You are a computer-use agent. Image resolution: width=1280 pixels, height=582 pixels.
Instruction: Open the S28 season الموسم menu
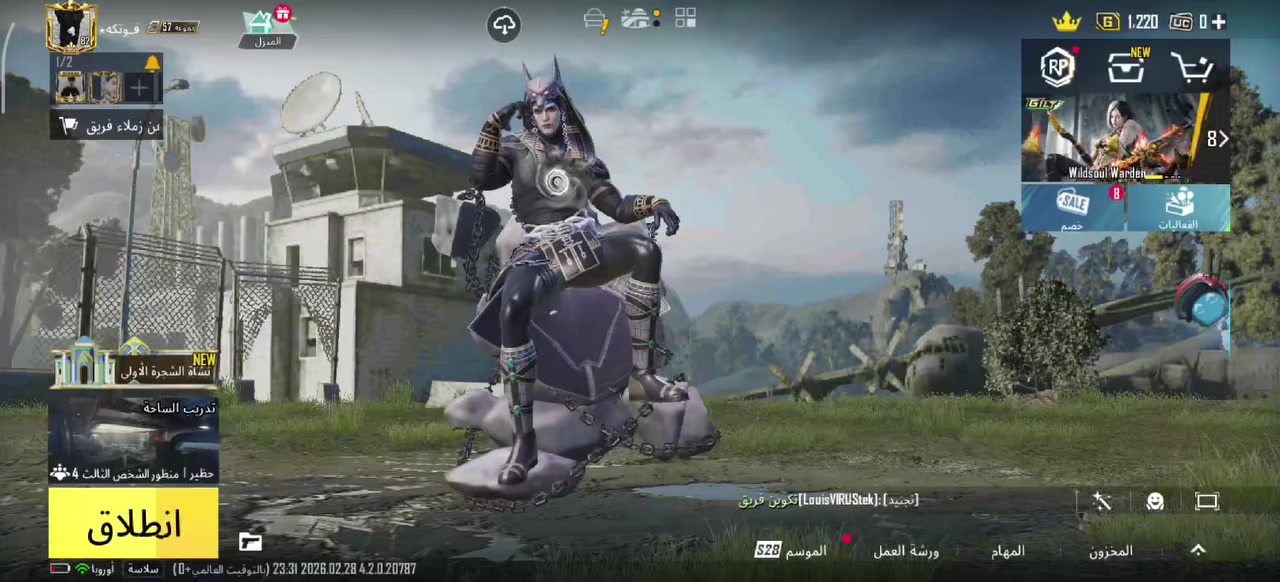(x=792, y=551)
